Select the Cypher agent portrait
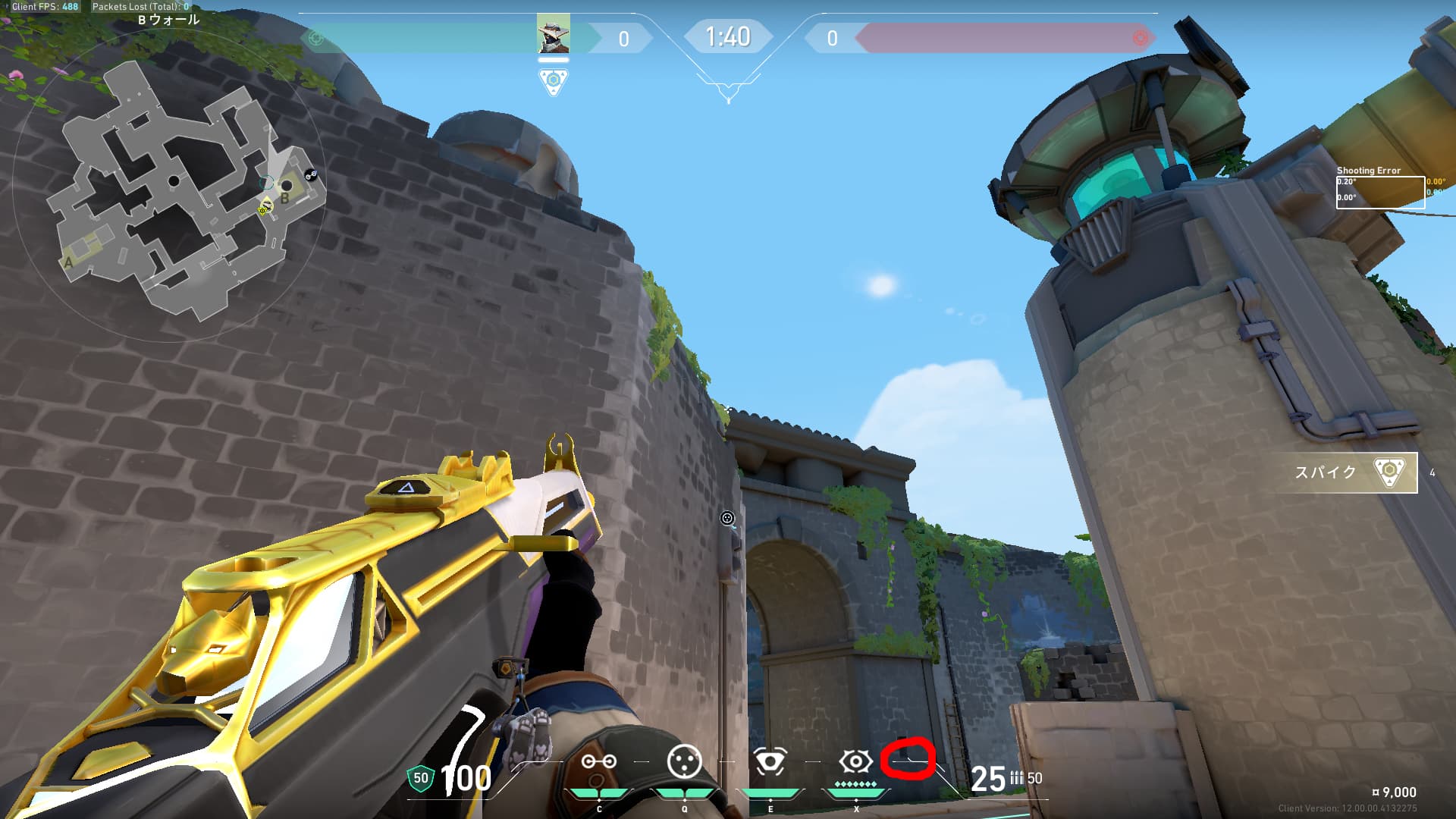Viewport: 1456px width, 819px height. [553, 34]
